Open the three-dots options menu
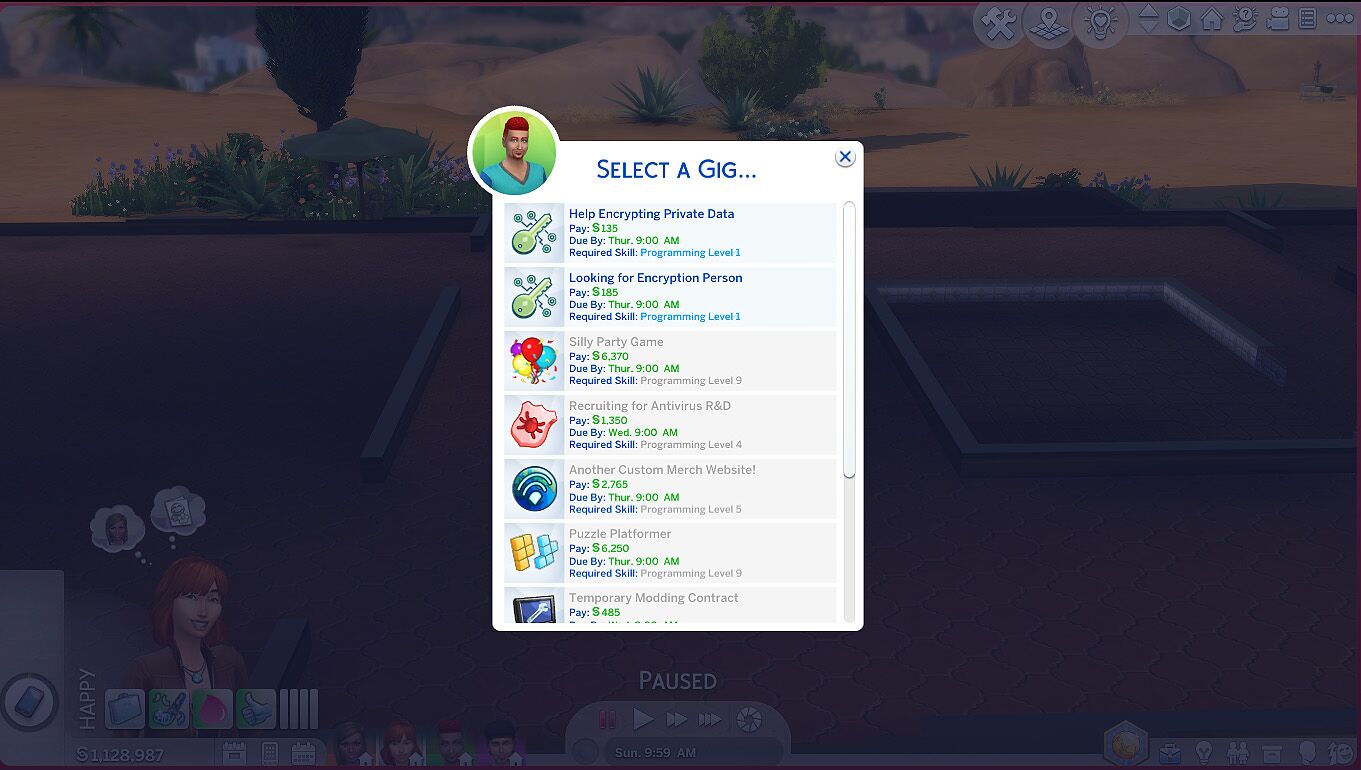This screenshot has width=1361, height=770. [1340, 20]
